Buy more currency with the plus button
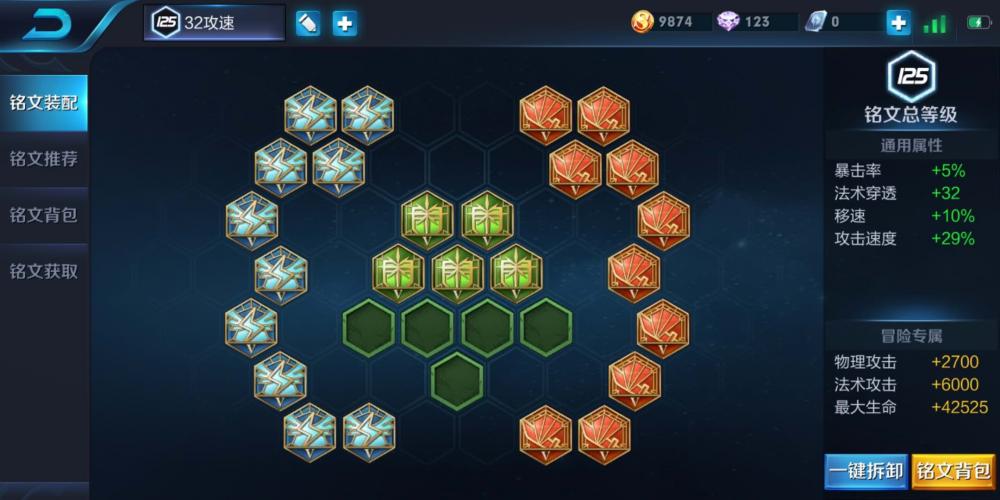The height and width of the screenshot is (500, 1000). point(898,22)
